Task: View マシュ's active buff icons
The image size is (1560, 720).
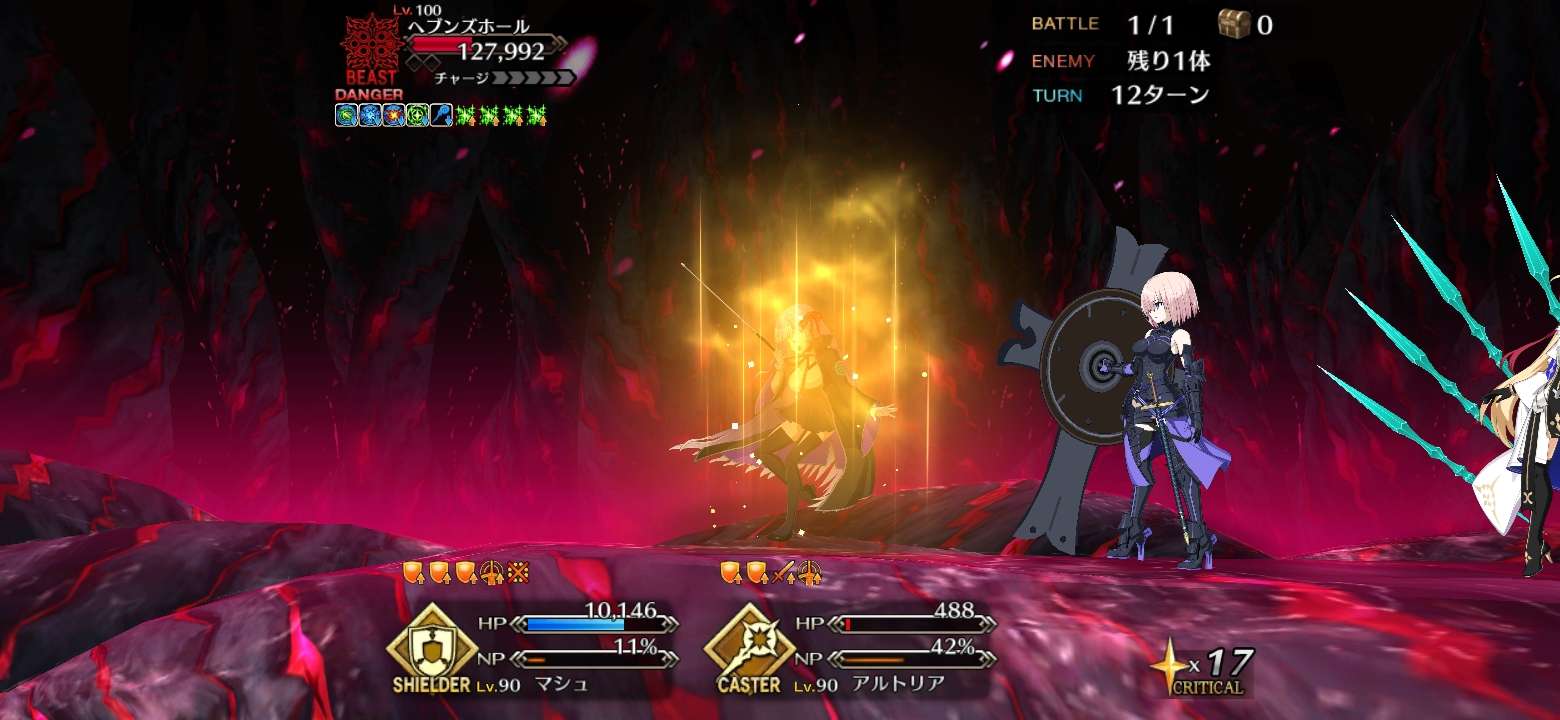Action: 465,573
